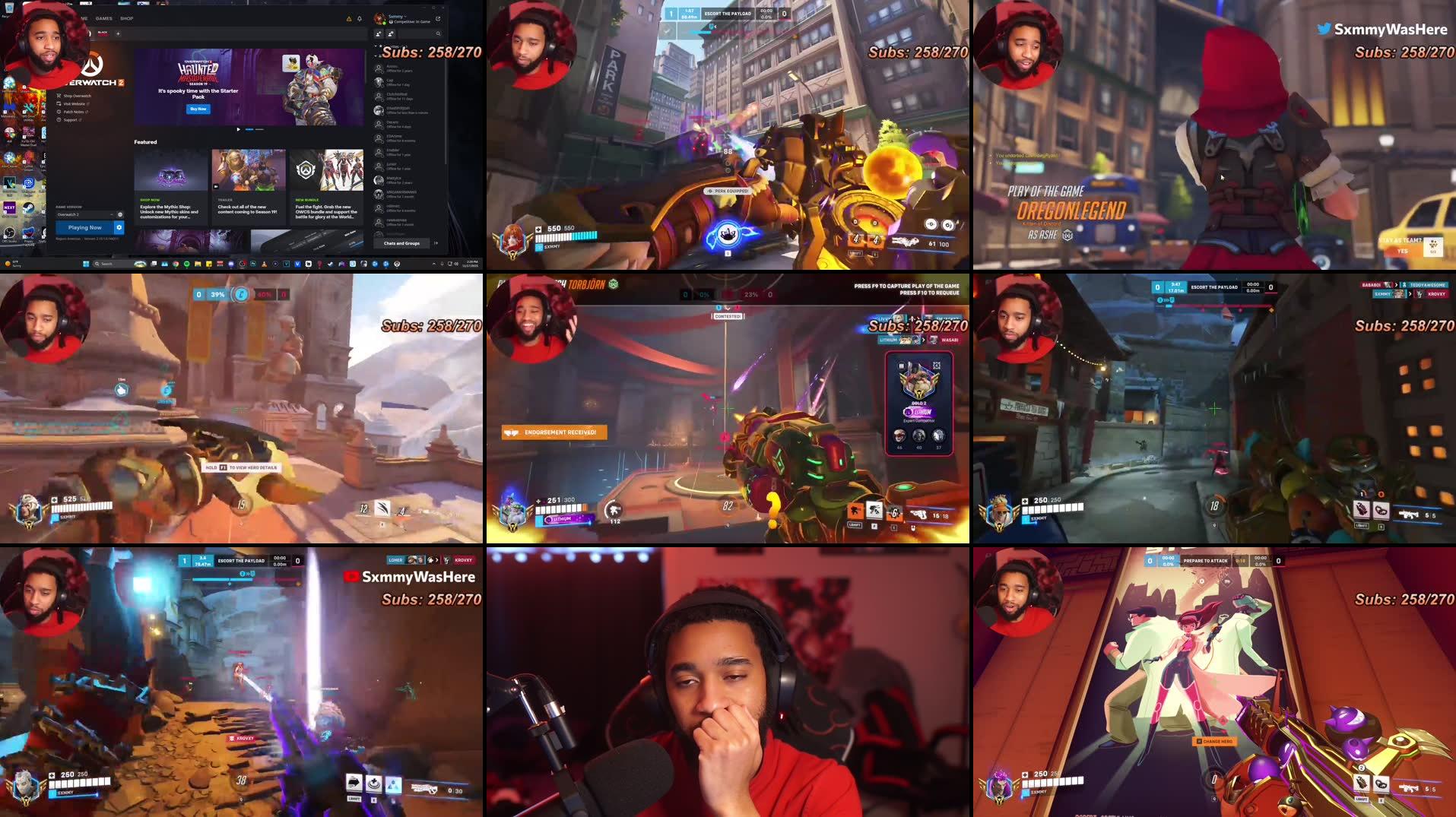Expand the Sxmmy account menu chevron
The image size is (1456, 817).
click(x=406, y=16)
